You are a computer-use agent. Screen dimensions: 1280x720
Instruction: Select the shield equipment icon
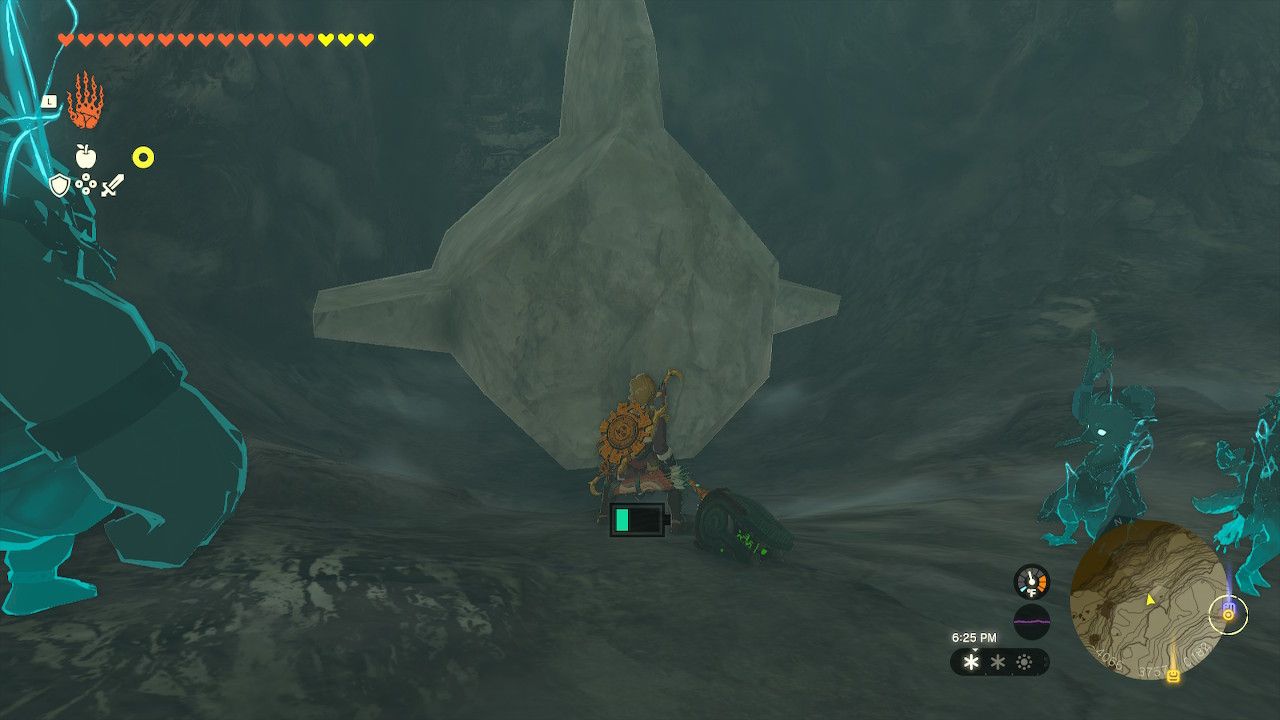[59, 183]
